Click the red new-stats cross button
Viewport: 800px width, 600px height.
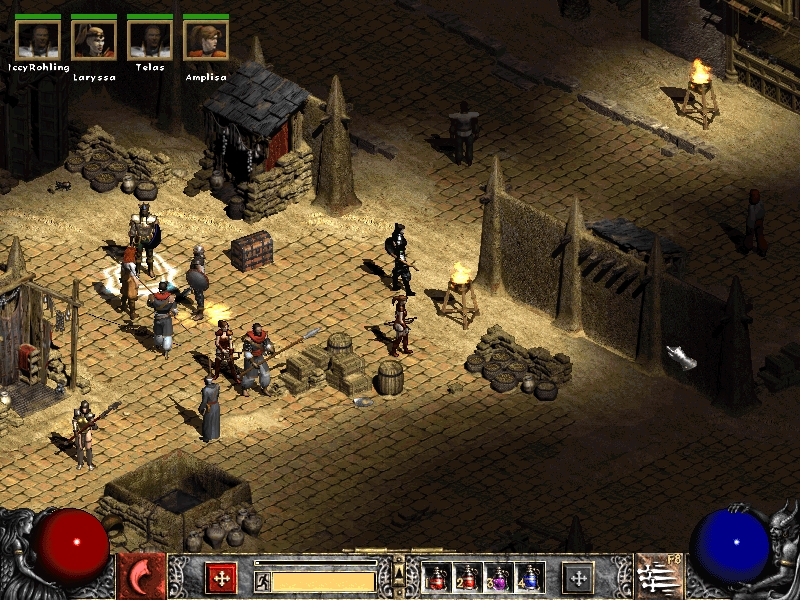coord(221,577)
